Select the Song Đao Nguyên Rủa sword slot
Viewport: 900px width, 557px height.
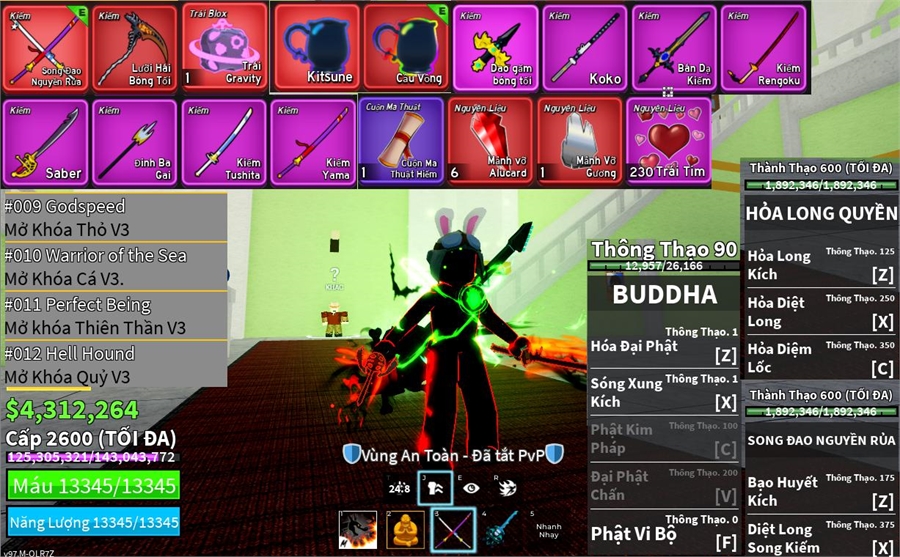(x=45, y=47)
